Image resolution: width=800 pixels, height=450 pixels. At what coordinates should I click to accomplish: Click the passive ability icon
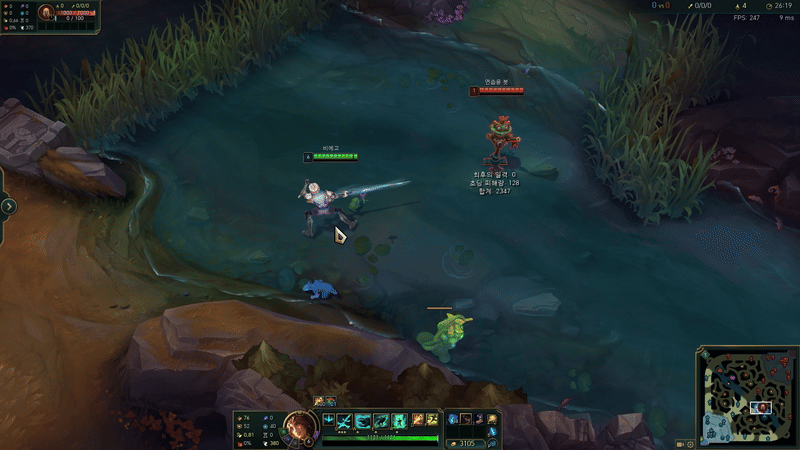click(x=328, y=419)
